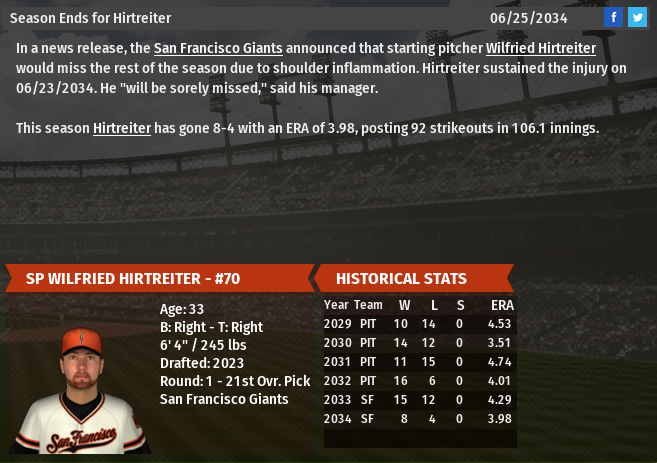View Wilfried Hirtreiter's player portrait
Image resolution: width=657 pixels, height=463 pixels.
click(x=82, y=390)
